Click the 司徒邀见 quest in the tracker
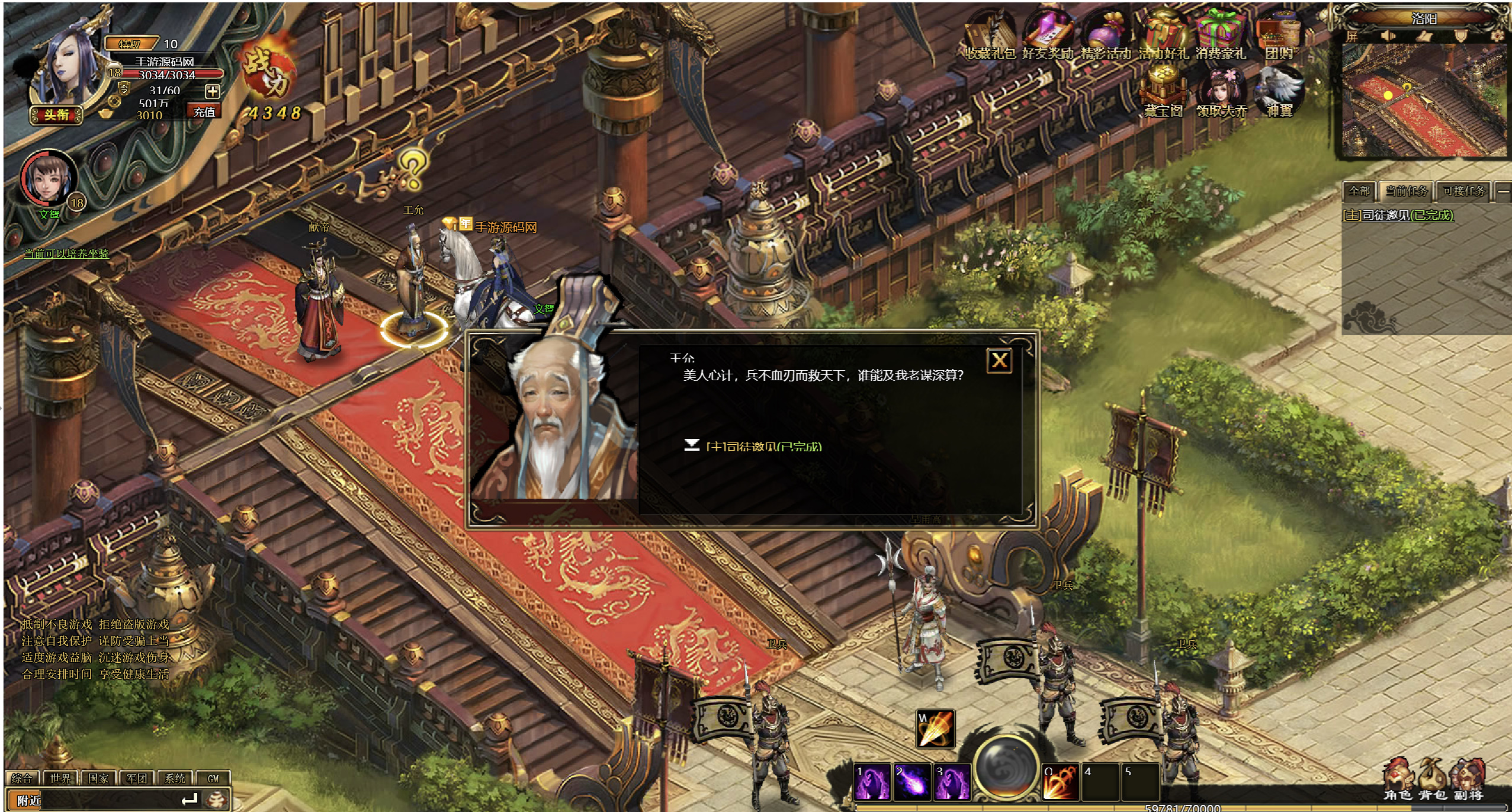1512x812 pixels. coord(1398,216)
